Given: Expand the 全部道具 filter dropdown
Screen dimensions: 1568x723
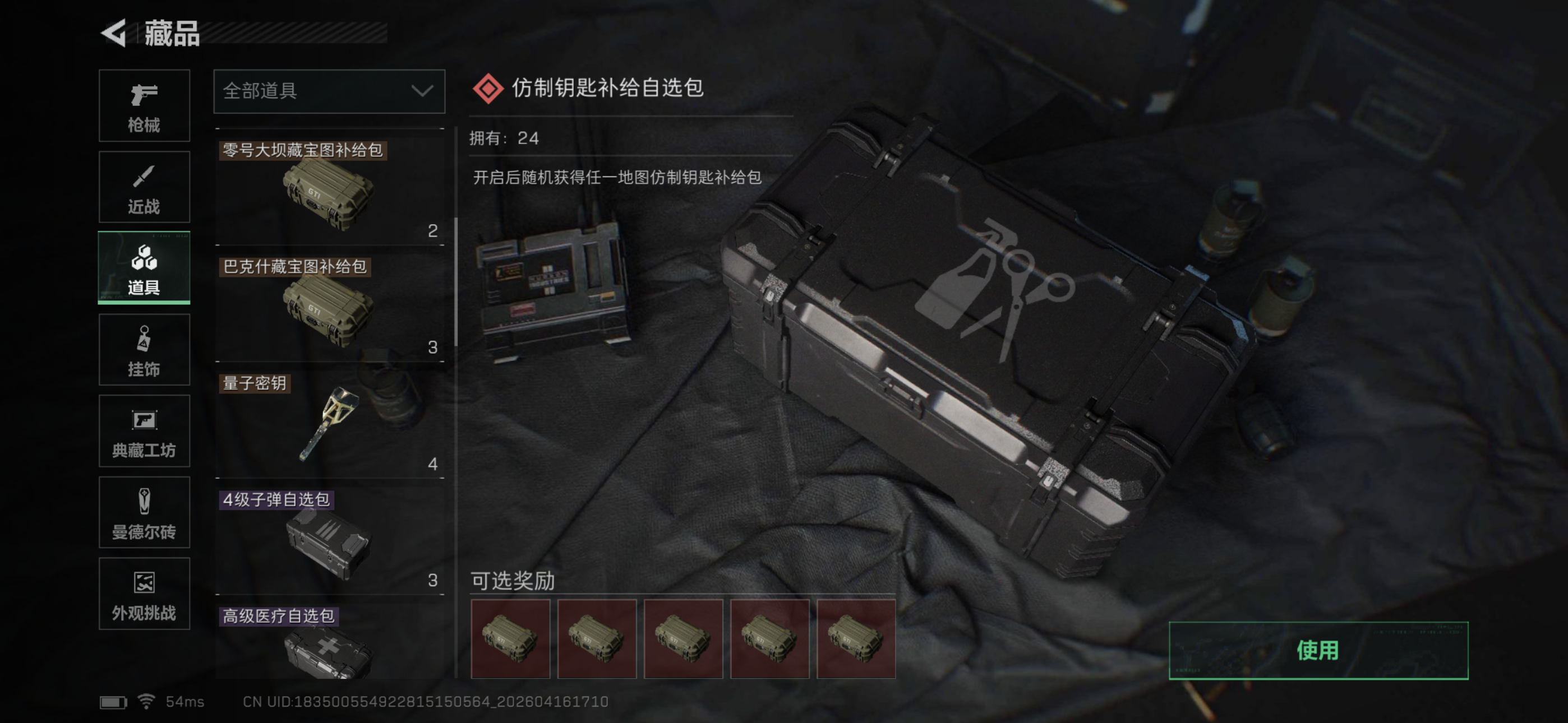Looking at the screenshot, I should [x=329, y=91].
